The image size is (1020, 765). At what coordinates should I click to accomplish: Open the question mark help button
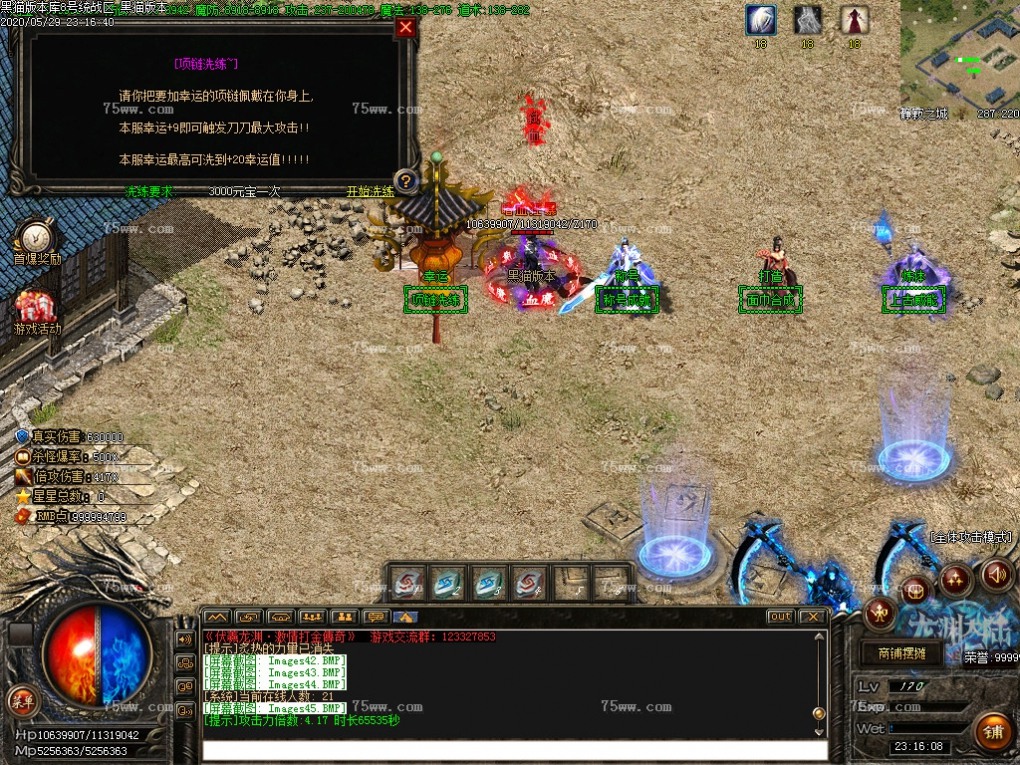[x=405, y=181]
